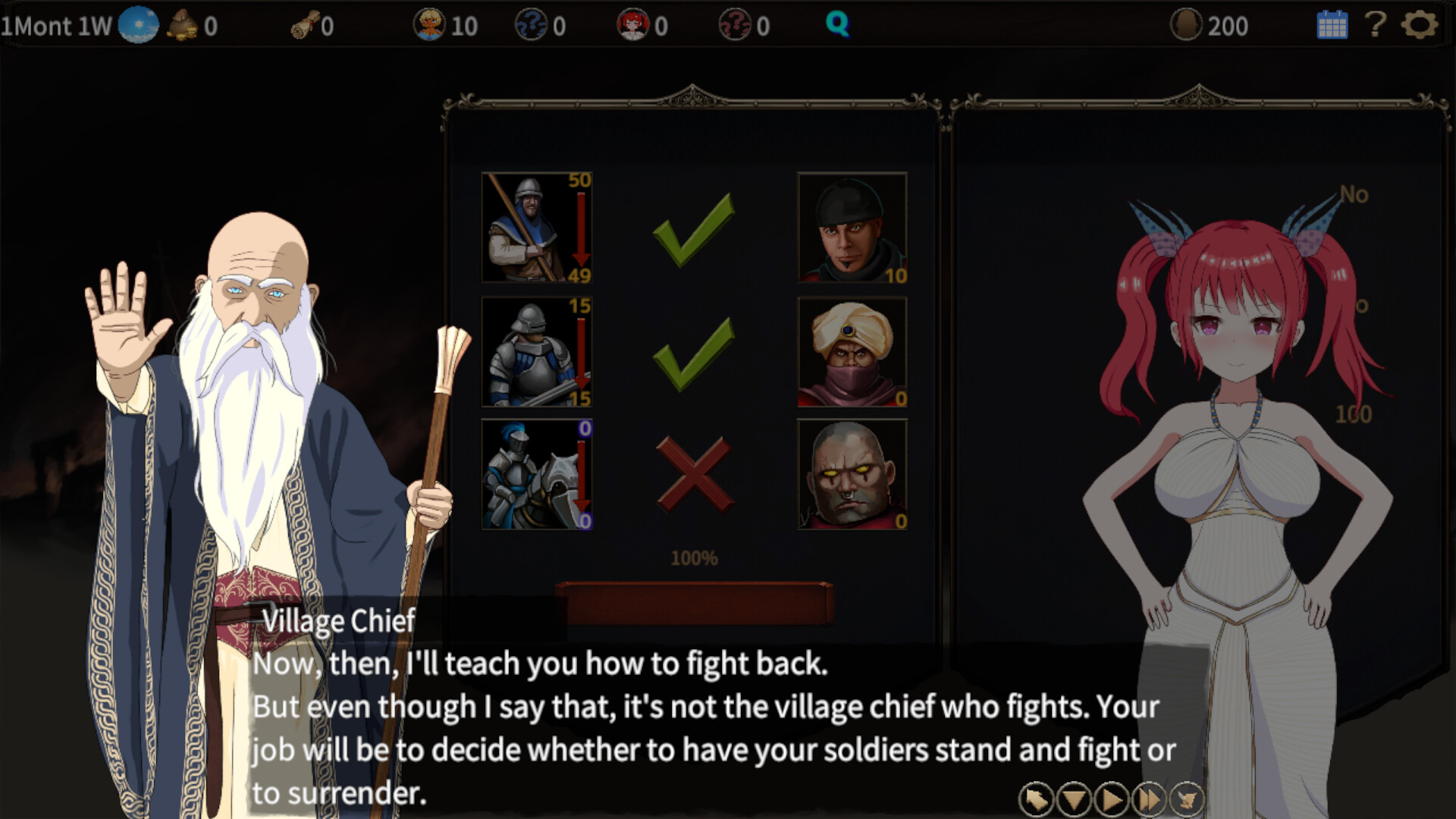1456x819 pixels.
Task: Click the gold sack resource icon
Action: coord(182,24)
